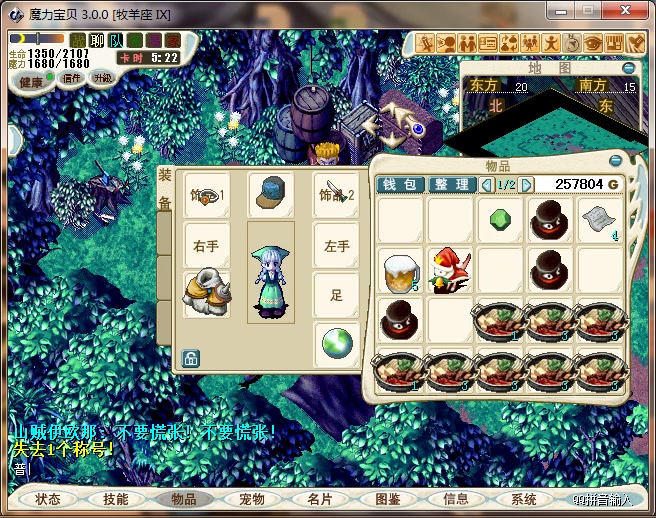Go to the previous inventory page arrow
The height and width of the screenshot is (518, 656).
click(487, 185)
